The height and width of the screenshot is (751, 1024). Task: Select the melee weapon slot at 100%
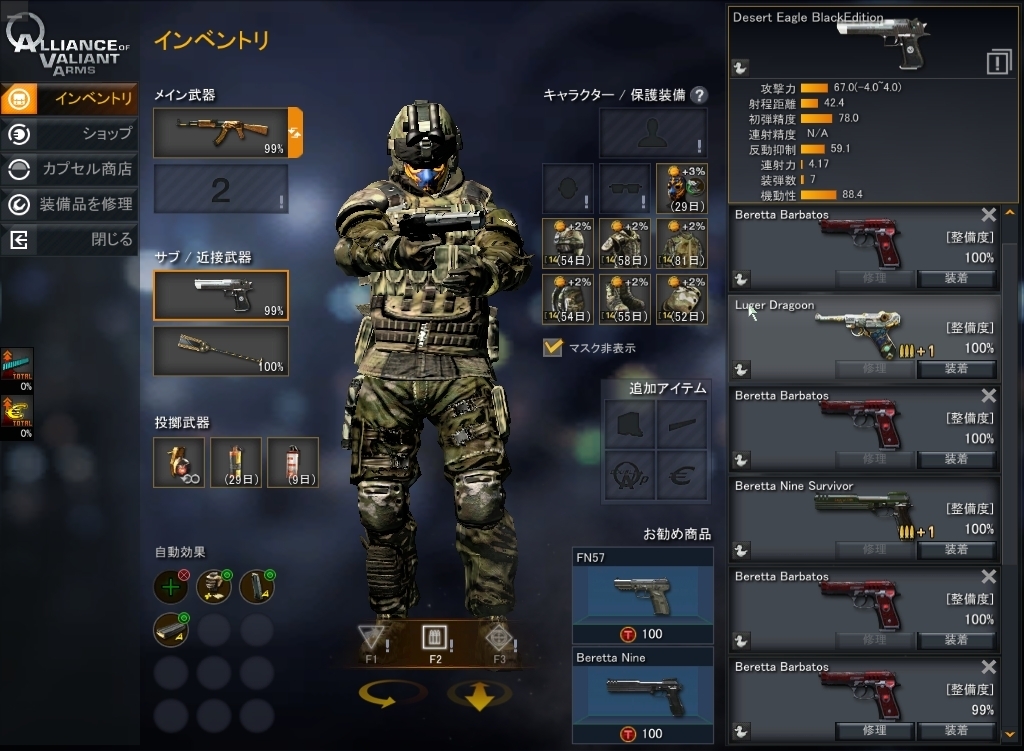click(221, 351)
